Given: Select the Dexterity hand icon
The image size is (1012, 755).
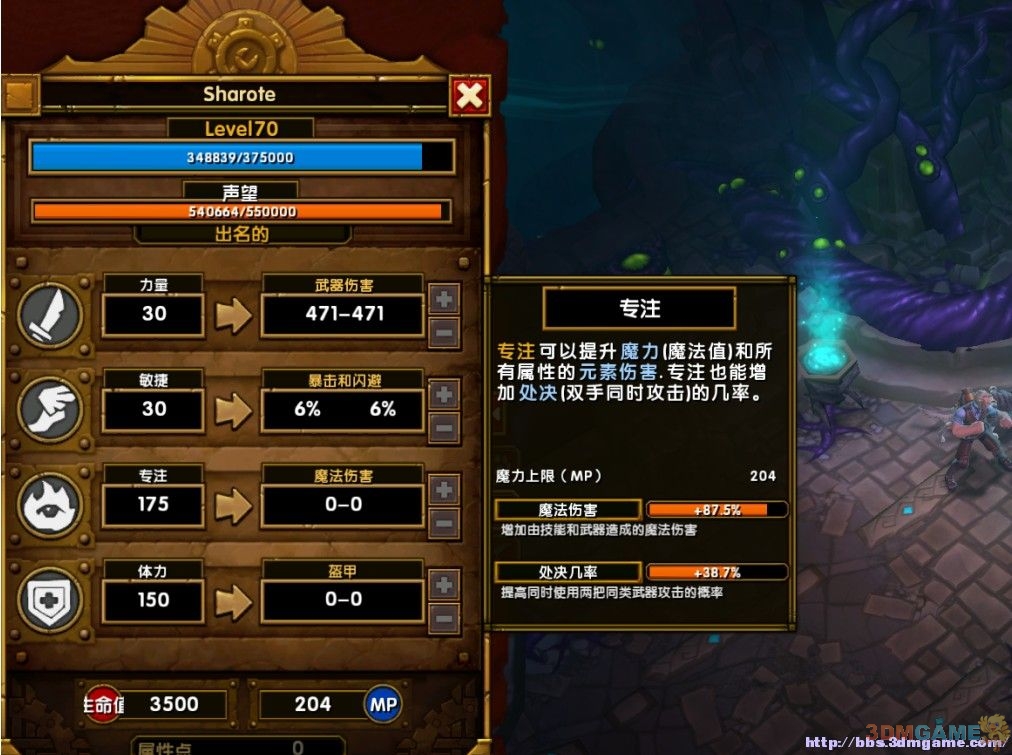Looking at the screenshot, I should point(49,410).
